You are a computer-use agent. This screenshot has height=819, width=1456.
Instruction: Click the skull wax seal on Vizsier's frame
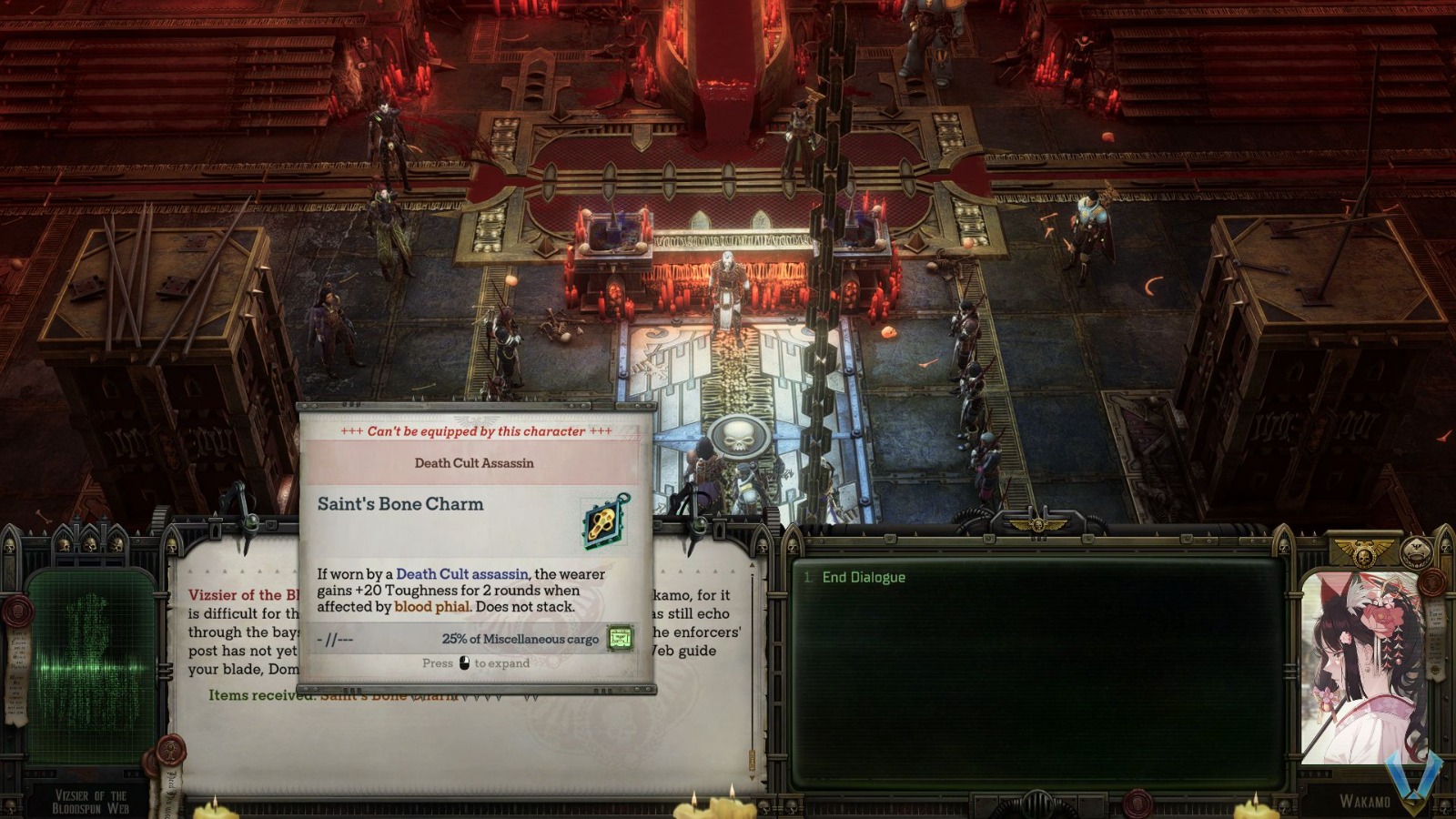click(19, 611)
